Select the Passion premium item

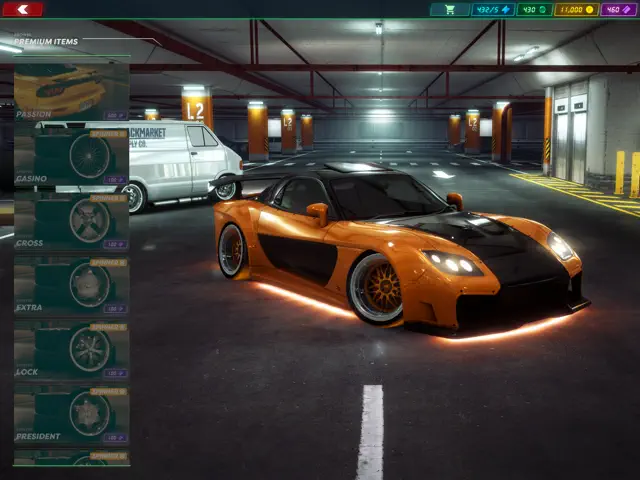click(x=71, y=92)
